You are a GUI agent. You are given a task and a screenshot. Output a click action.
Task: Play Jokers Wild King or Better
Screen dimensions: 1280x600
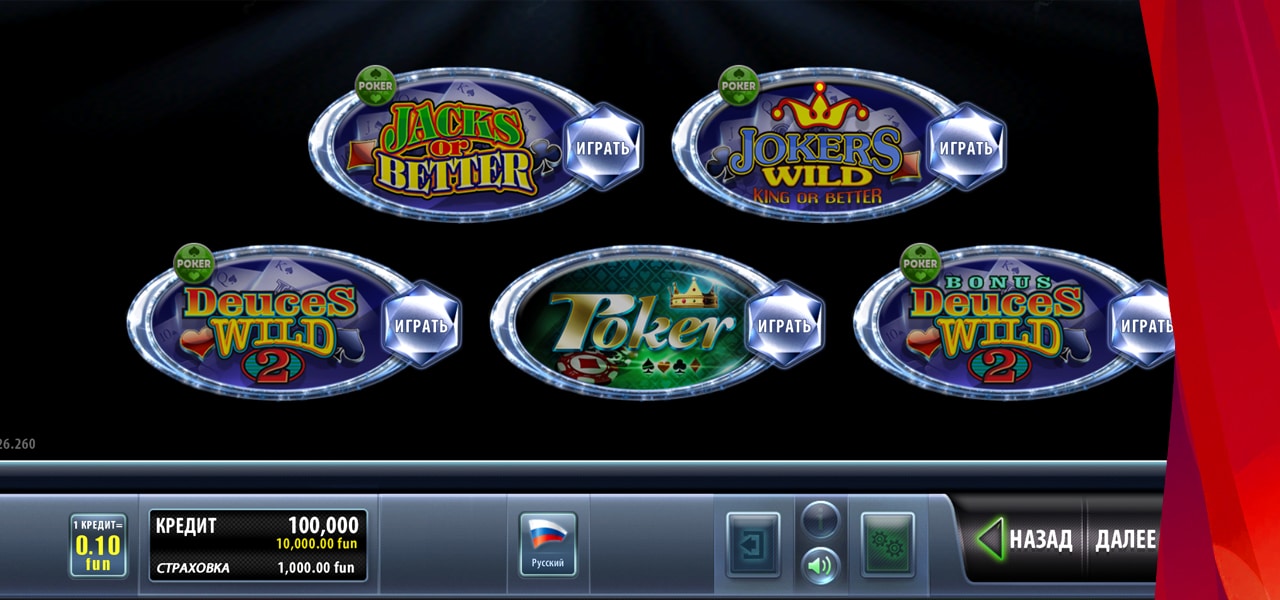[965, 147]
